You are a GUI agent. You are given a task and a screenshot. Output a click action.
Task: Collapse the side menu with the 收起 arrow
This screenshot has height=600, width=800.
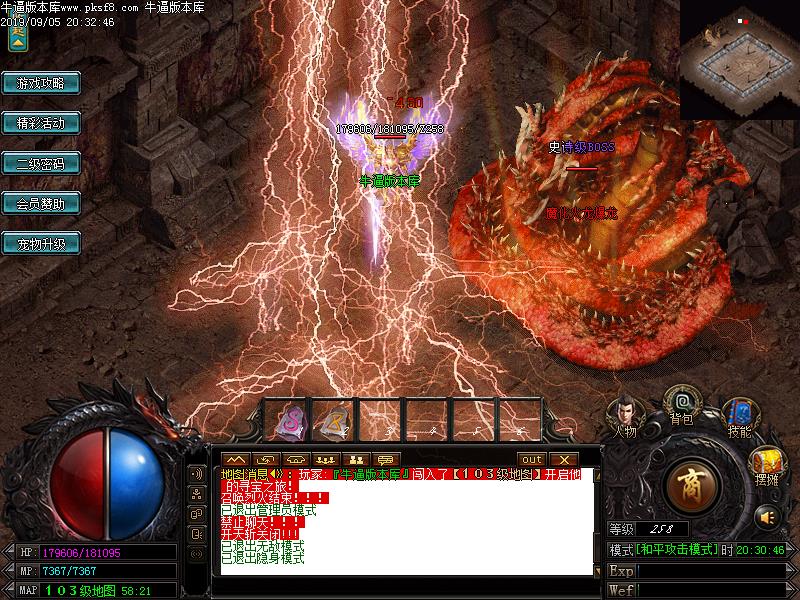click(x=17, y=36)
